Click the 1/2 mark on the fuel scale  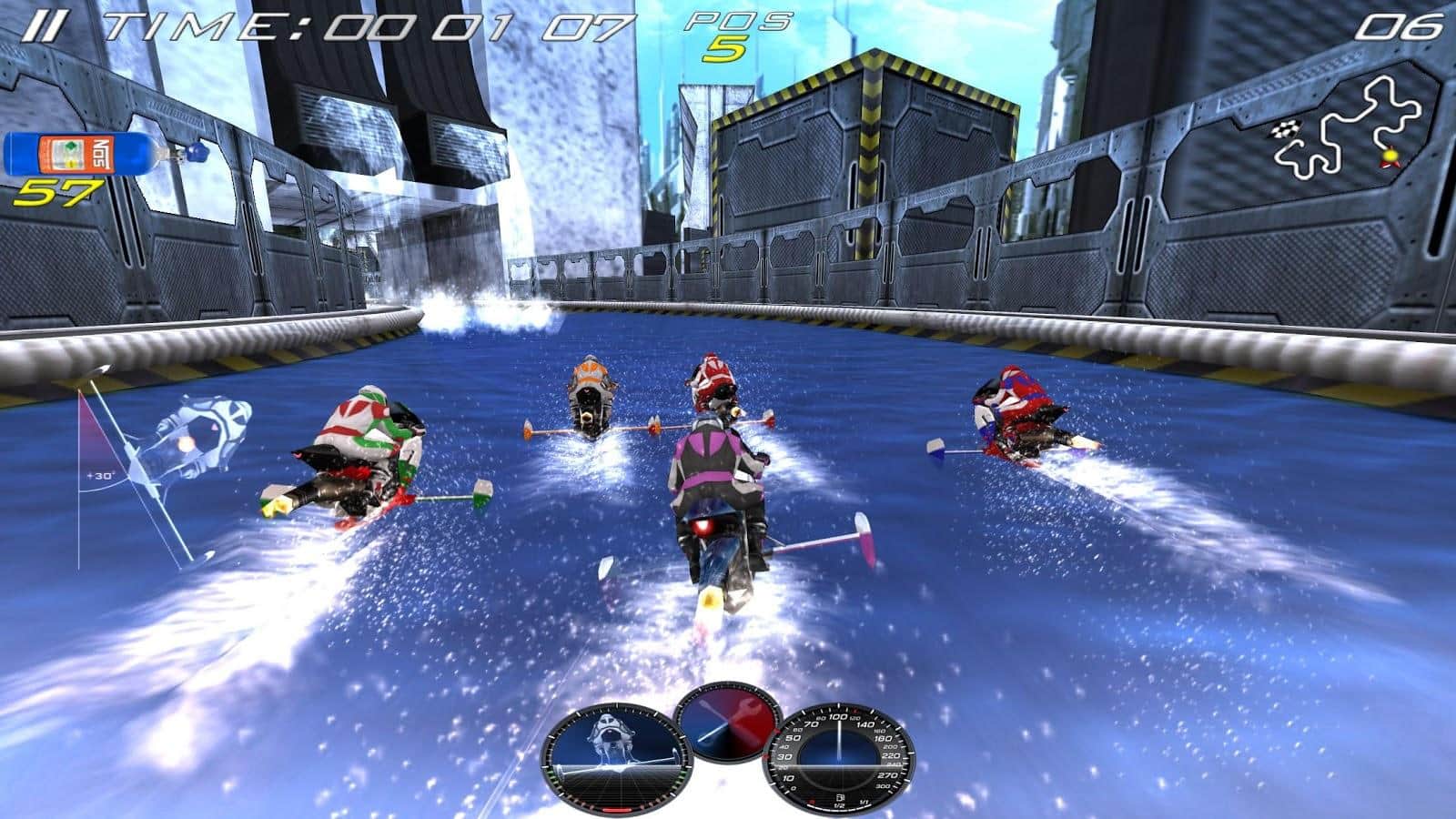coord(837,804)
